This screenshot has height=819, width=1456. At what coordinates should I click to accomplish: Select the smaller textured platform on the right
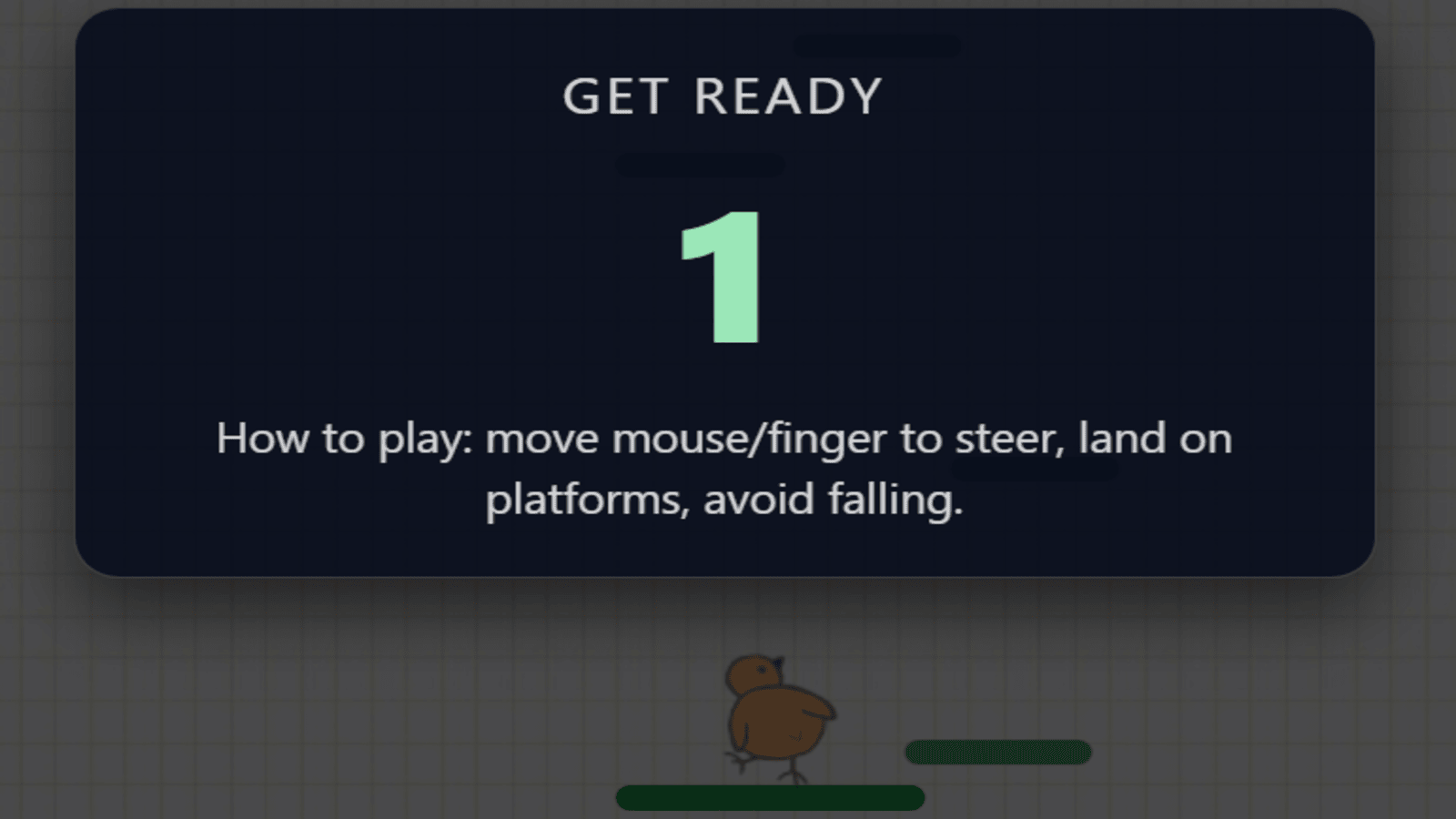coord(996,750)
